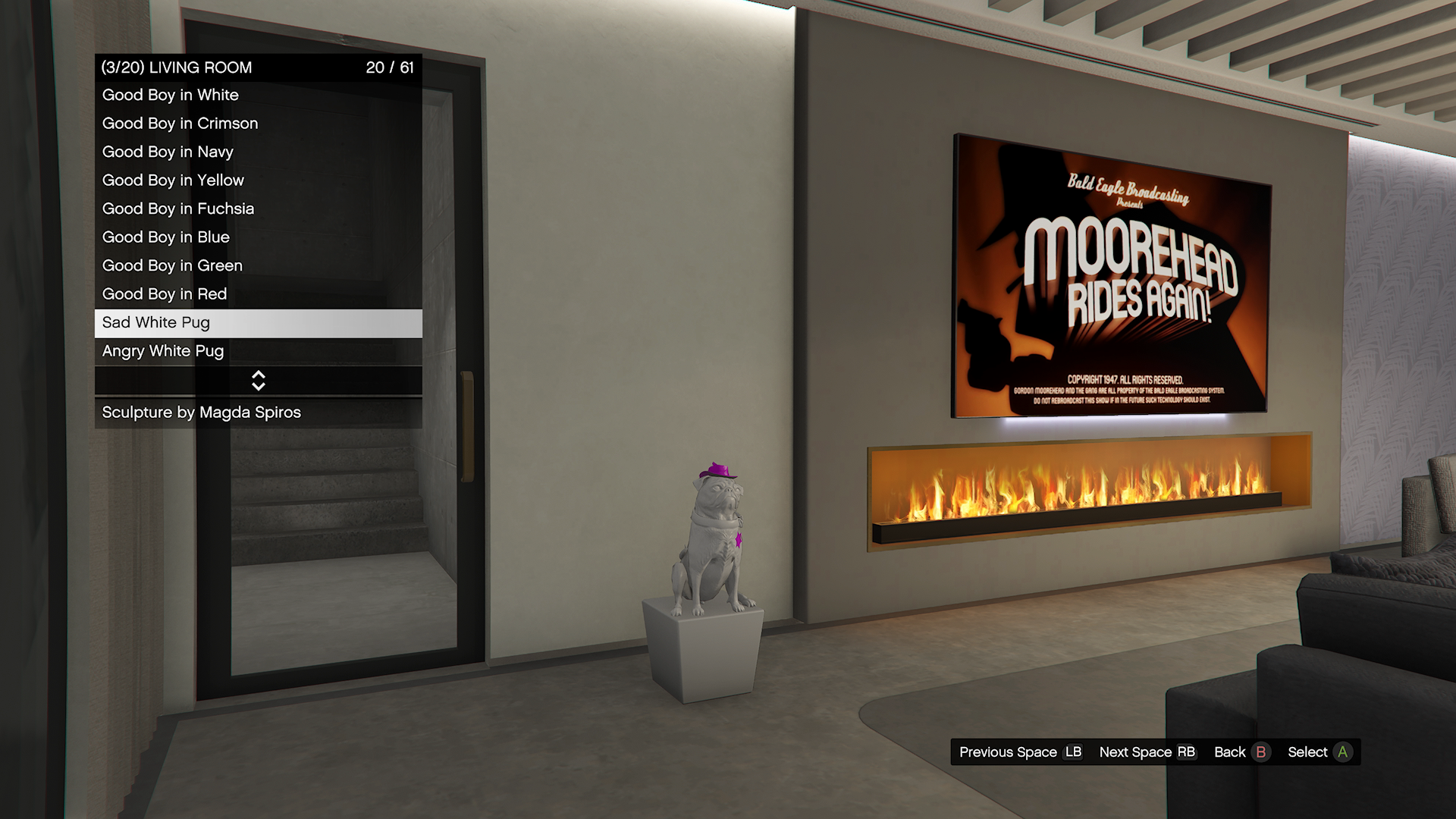Click the list scroll arrows
The width and height of the screenshot is (1456, 819).
click(258, 381)
